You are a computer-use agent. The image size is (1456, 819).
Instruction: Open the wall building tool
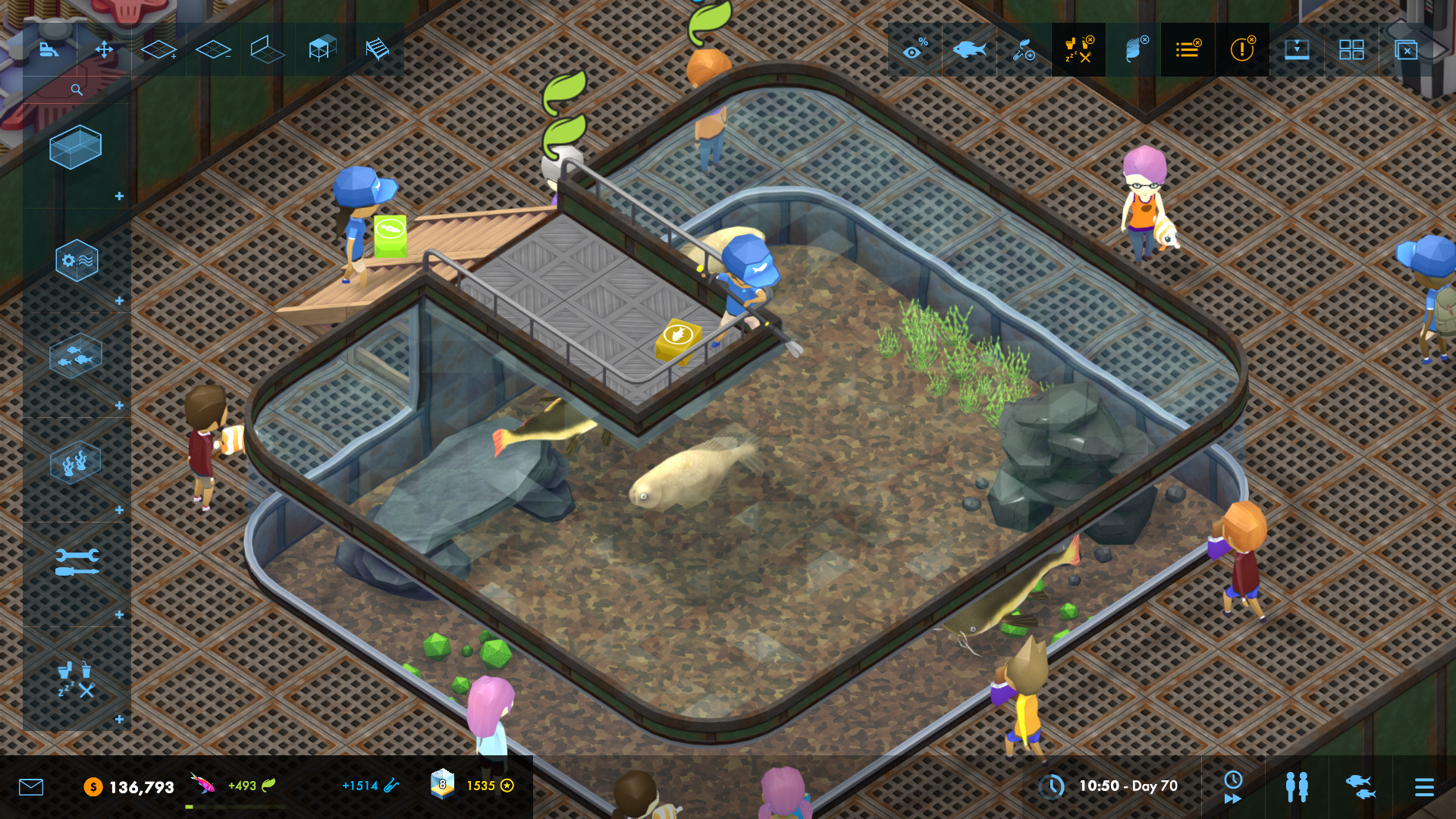point(268,50)
